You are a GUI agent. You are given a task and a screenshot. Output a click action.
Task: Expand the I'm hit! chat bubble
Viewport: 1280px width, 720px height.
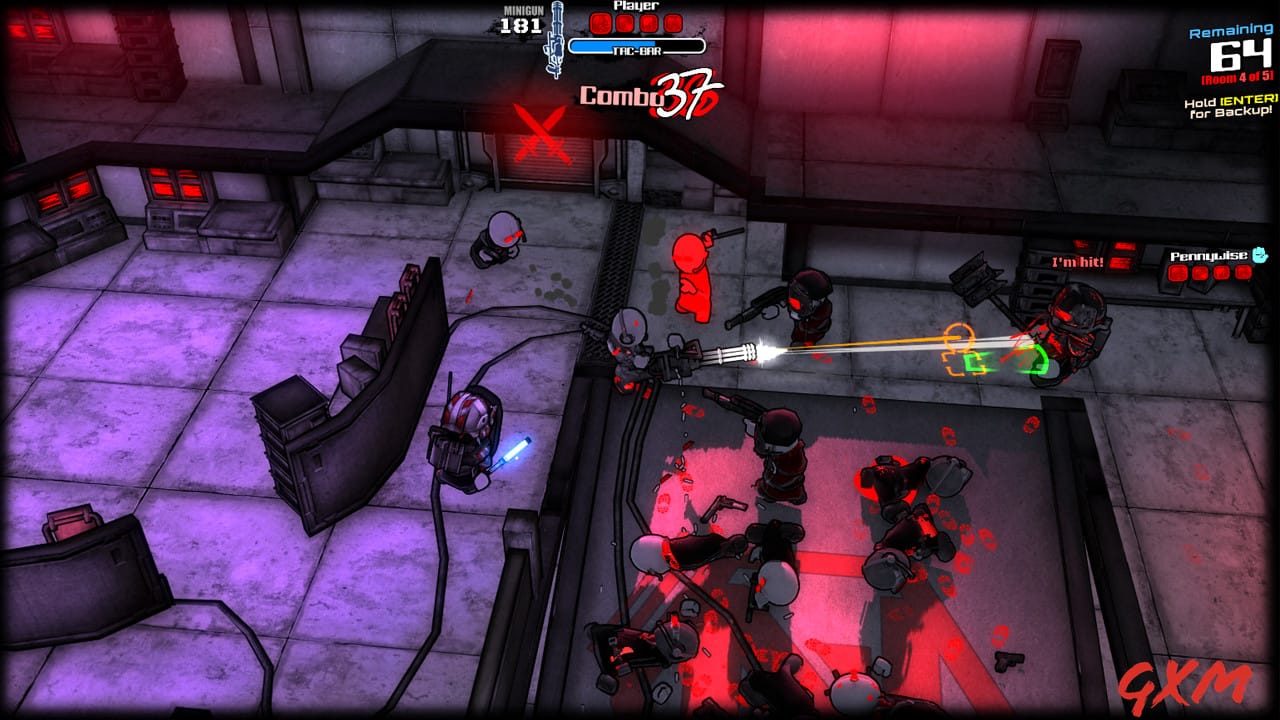1075,263
